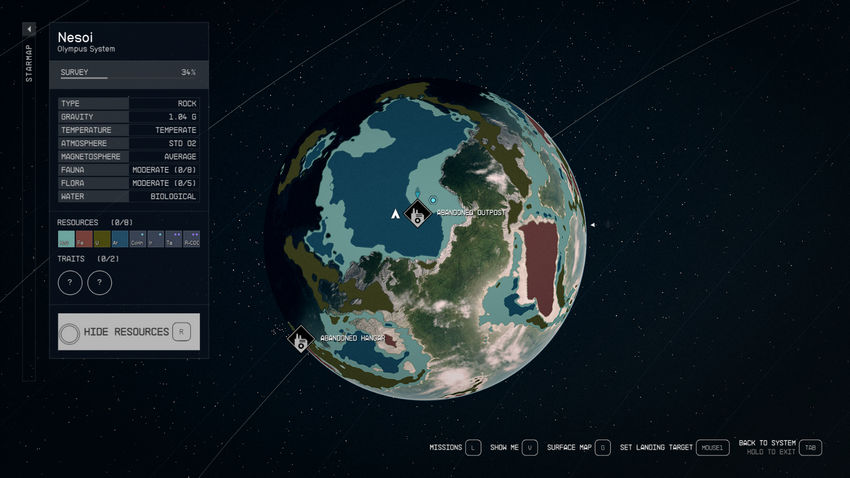Select the U uranium resource tile
Viewport: 850px width, 478px height.
(x=102, y=239)
